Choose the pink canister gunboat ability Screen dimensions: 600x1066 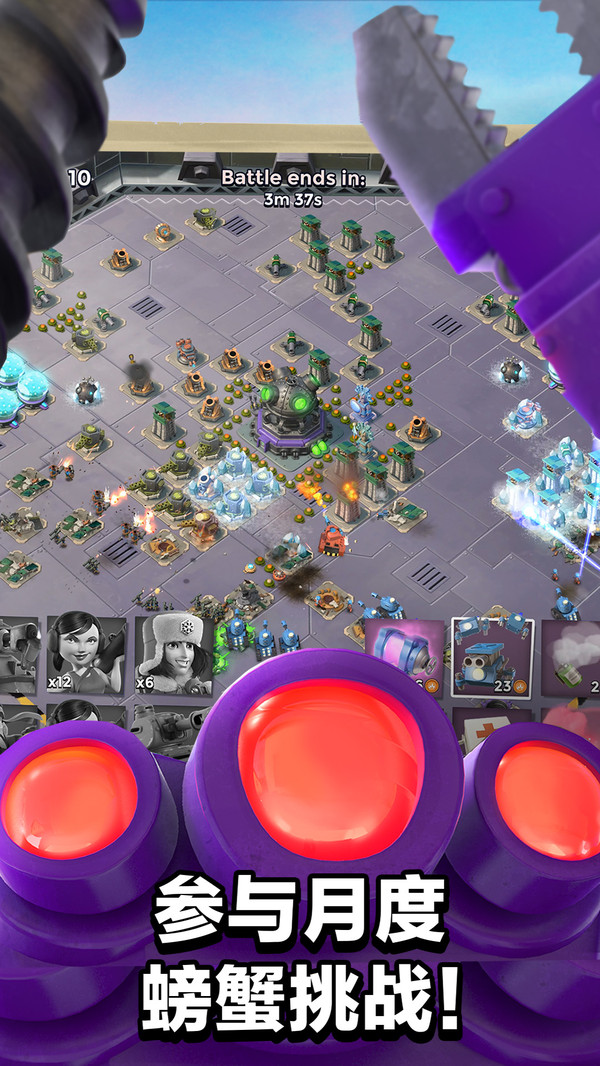point(405,652)
